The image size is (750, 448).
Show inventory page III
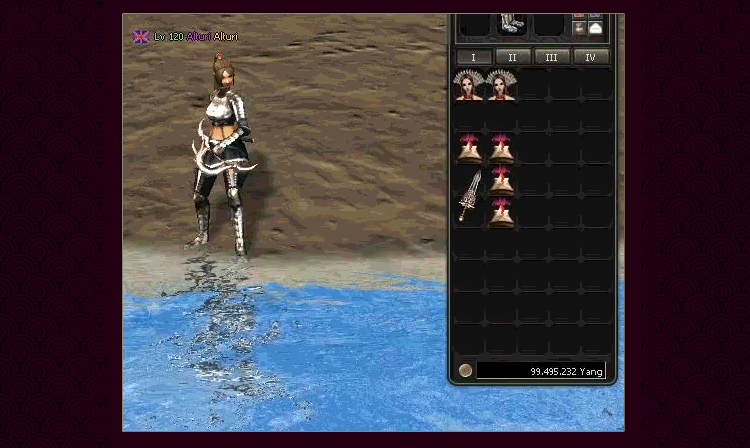click(x=552, y=57)
